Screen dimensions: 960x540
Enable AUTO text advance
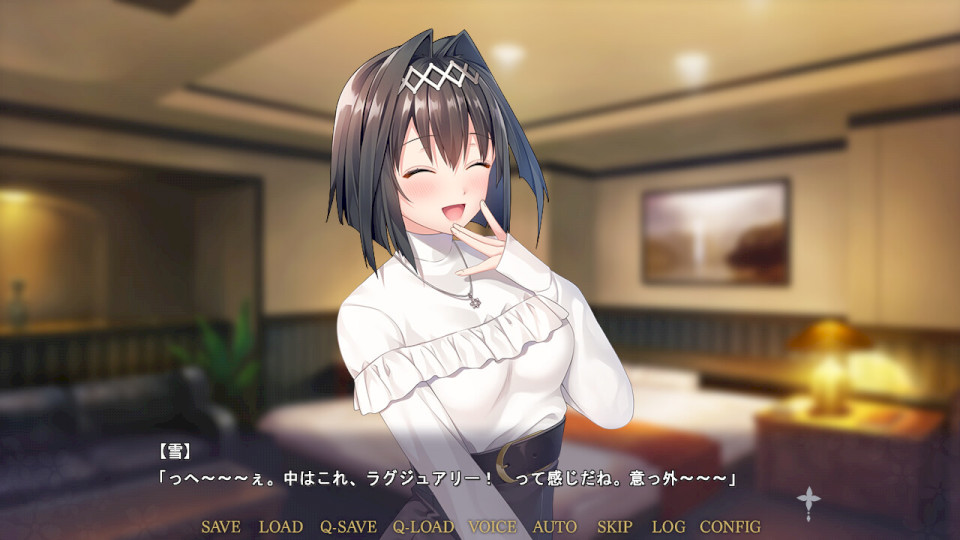click(555, 527)
